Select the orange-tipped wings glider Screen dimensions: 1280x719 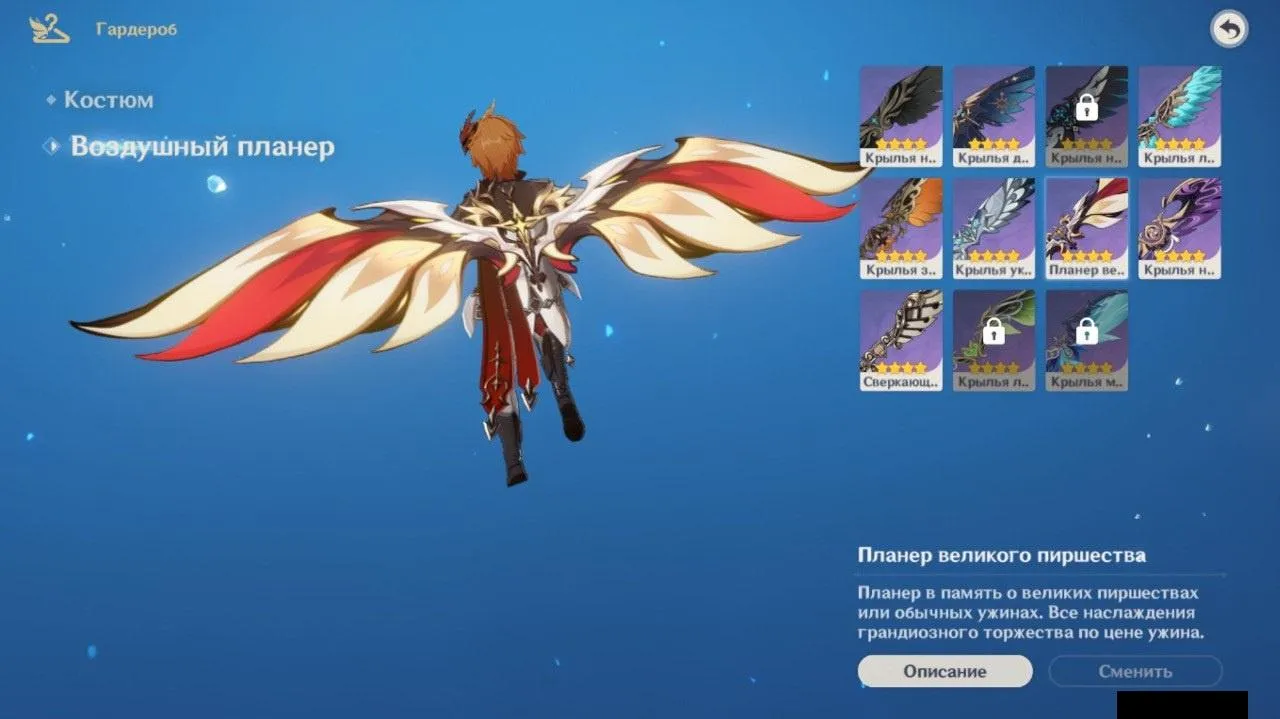click(x=901, y=228)
